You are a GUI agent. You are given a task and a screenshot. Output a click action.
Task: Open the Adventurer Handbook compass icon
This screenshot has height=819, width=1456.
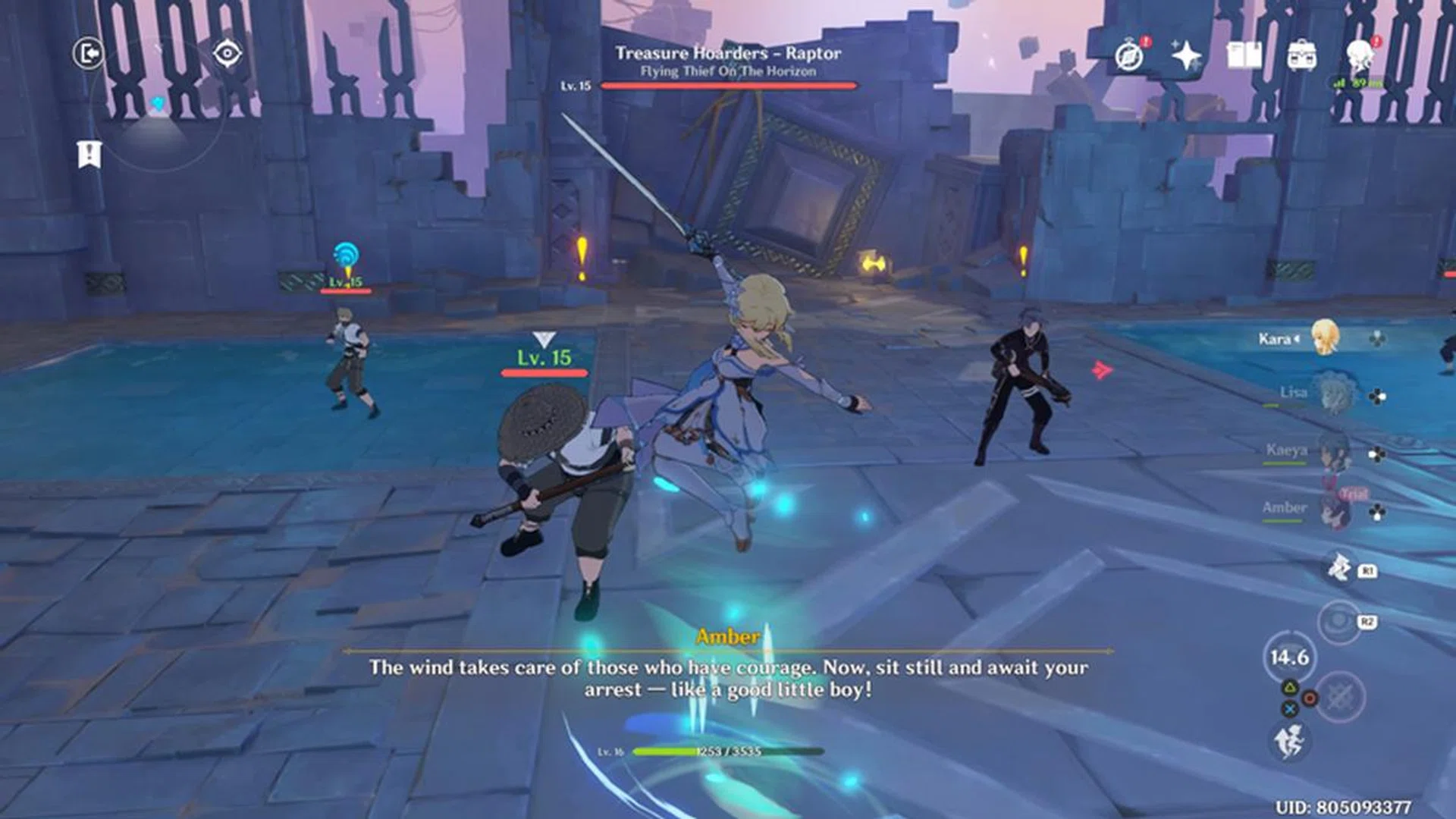[x=1129, y=56]
